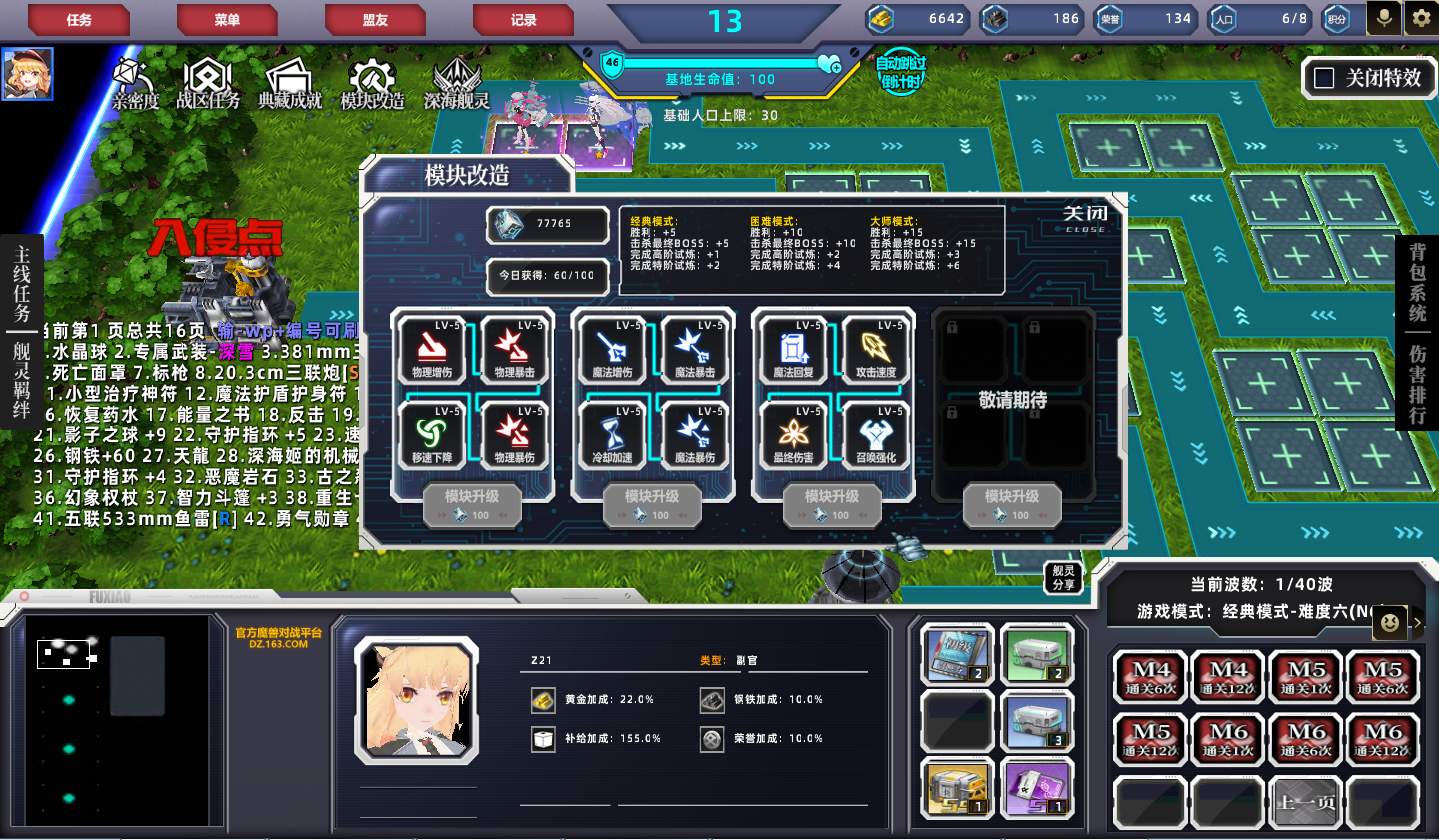Click the 舰灵分享 share button
1439x840 pixels.
(1063, 578)
